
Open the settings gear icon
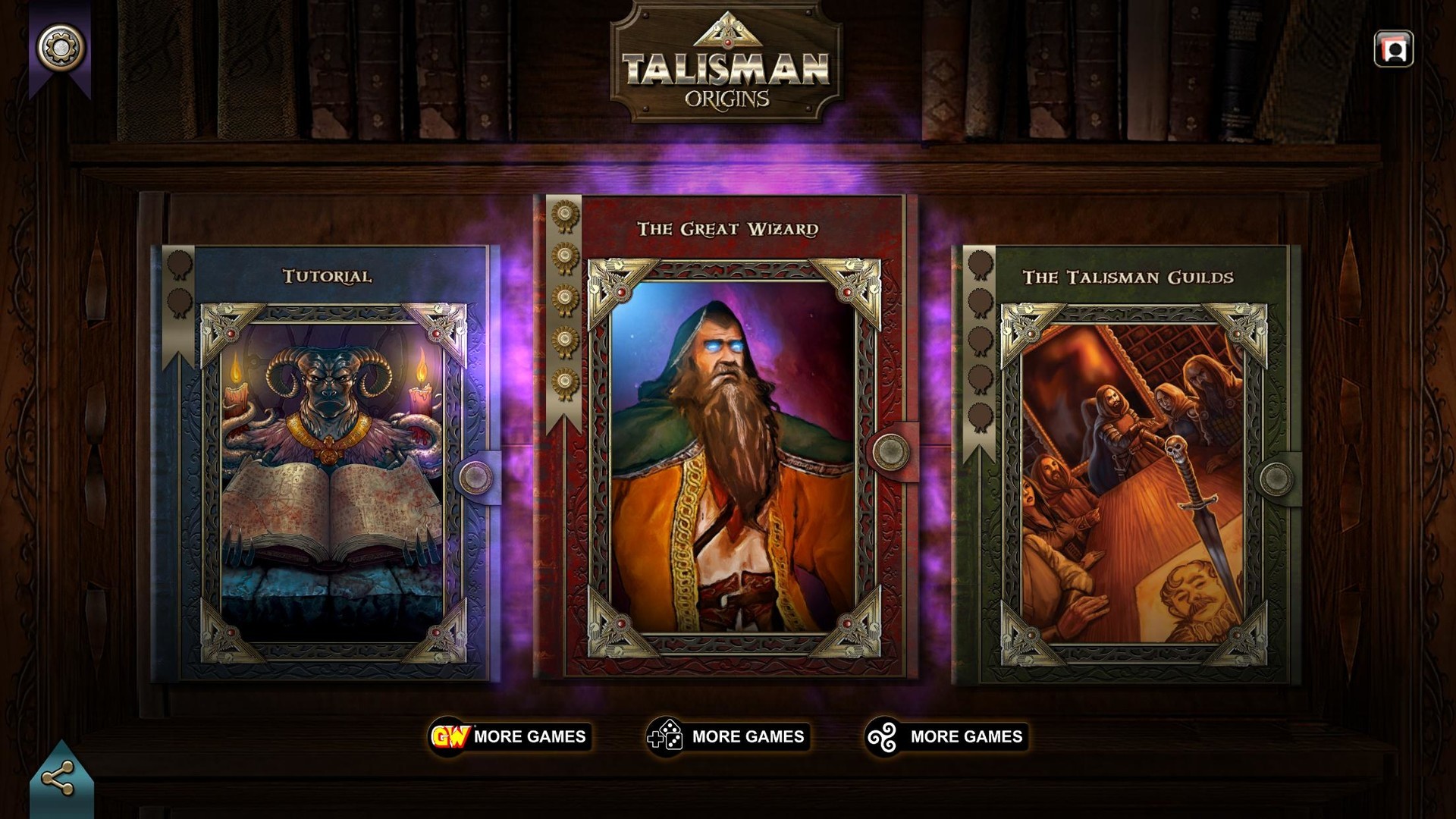61,47
